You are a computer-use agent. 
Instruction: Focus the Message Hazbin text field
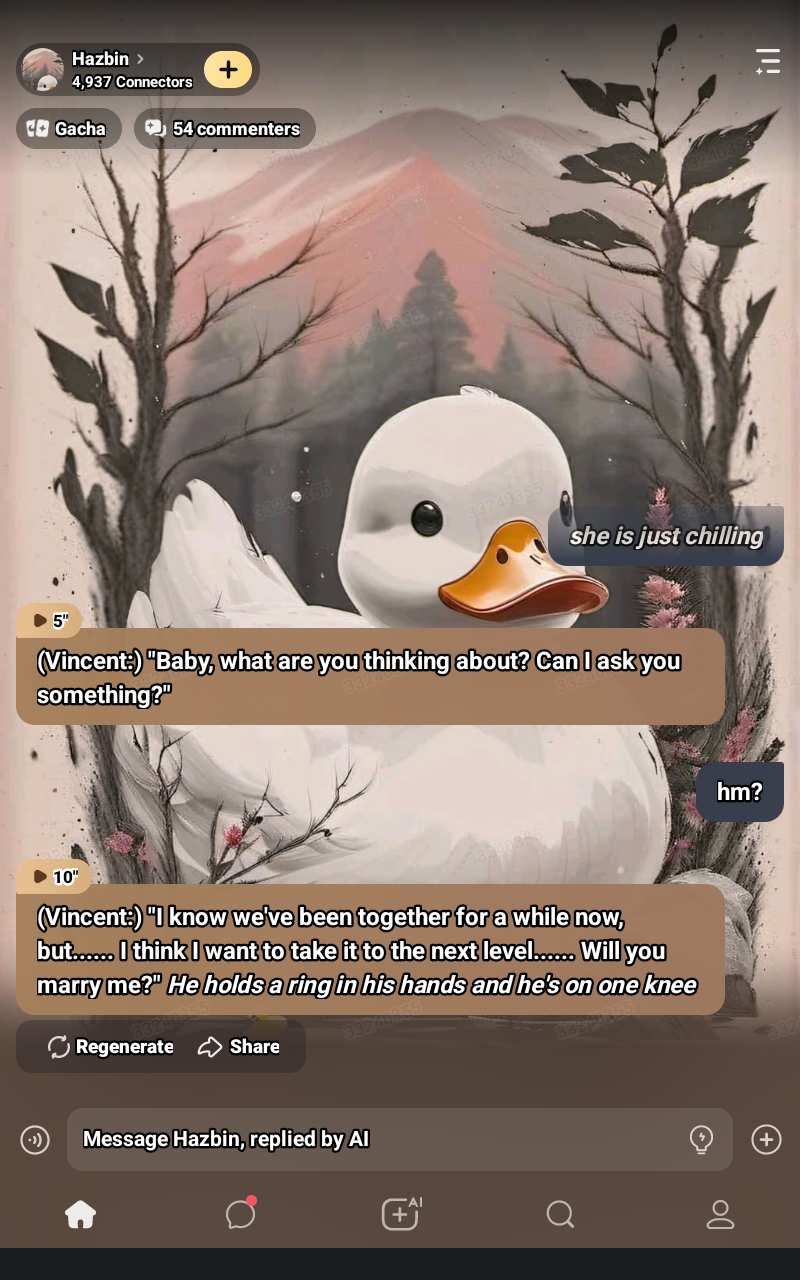[x=380, y=1139]
